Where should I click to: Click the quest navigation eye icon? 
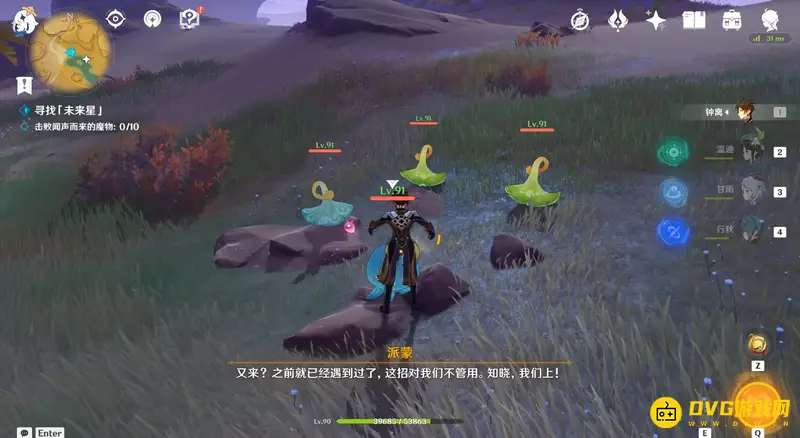point(116,19)
